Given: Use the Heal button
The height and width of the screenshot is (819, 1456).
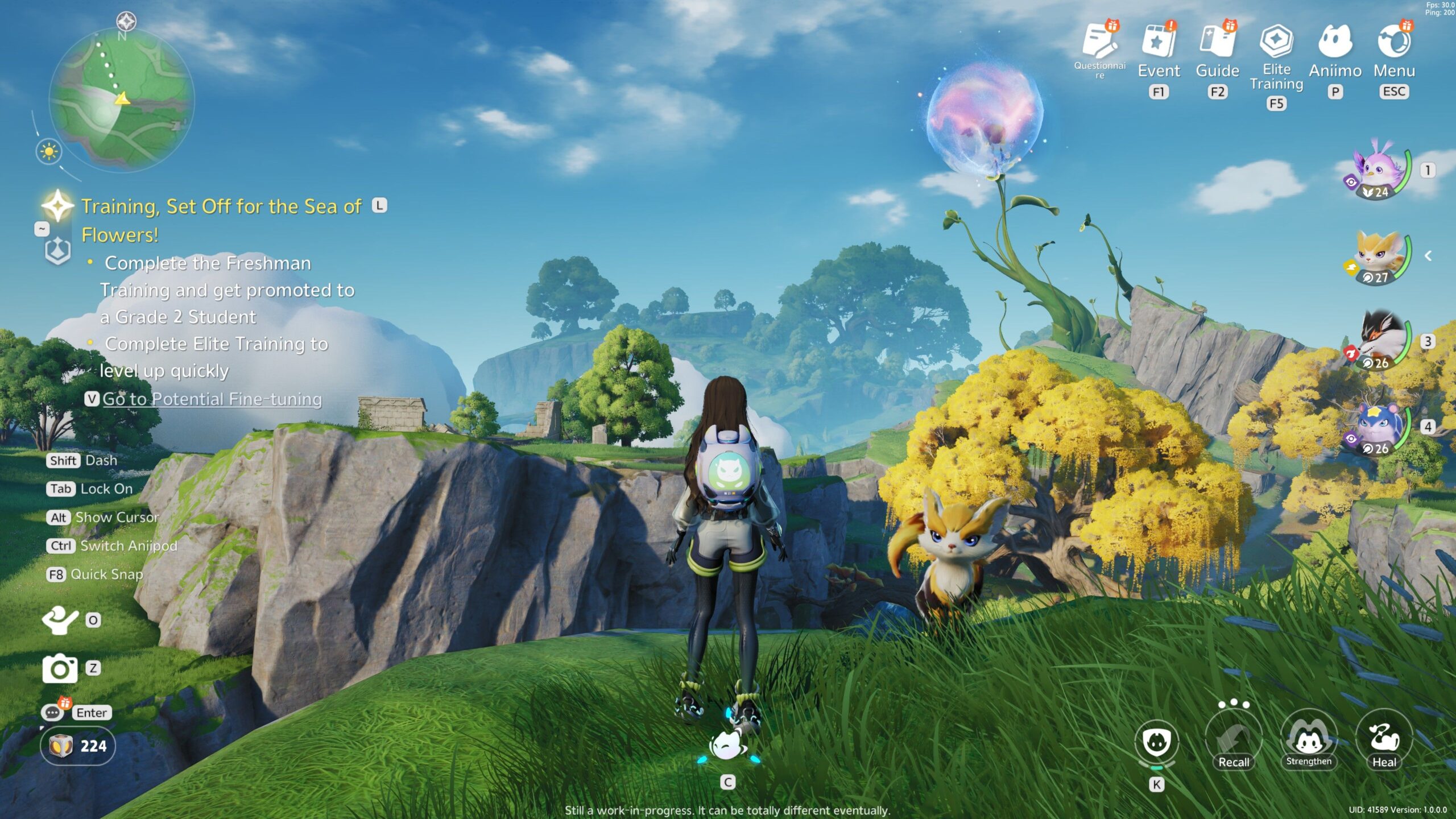Looking at the screenshot, I should [1384, 741].
